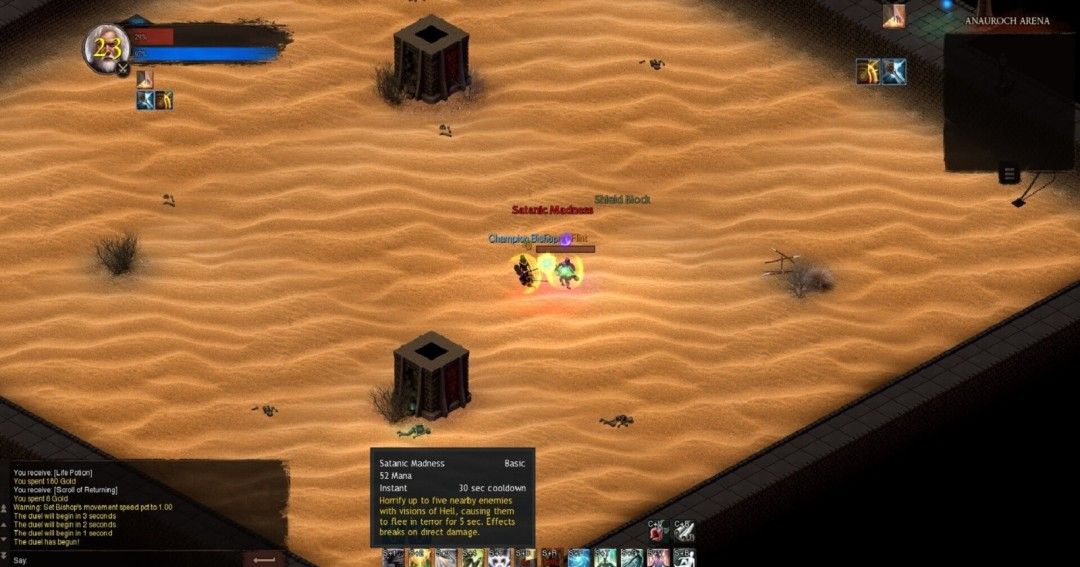
Task: Select the sword buff icon under the player bars
Action: (x=146, y=99)
